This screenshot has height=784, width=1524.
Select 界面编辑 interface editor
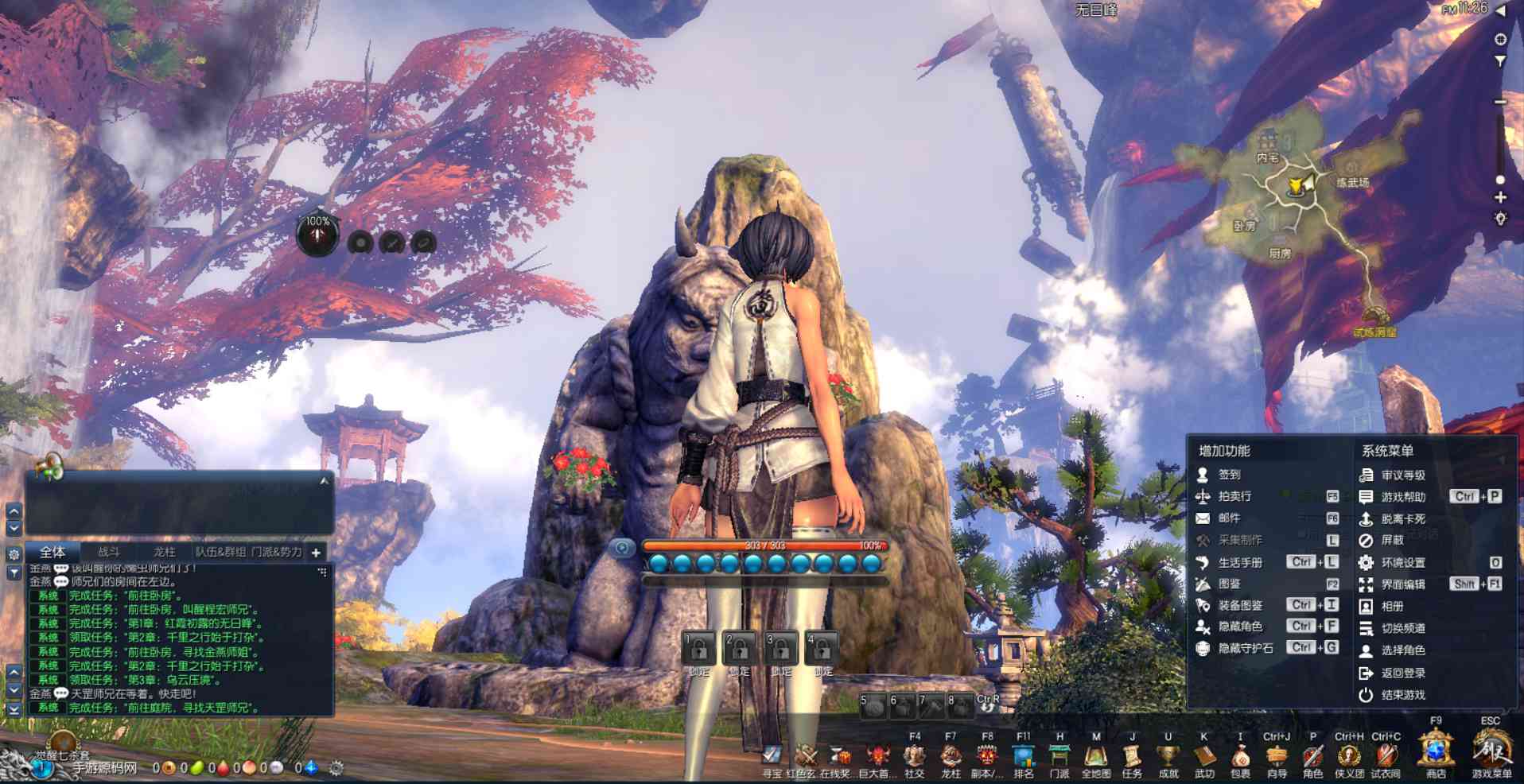[x=1402, y=584]
